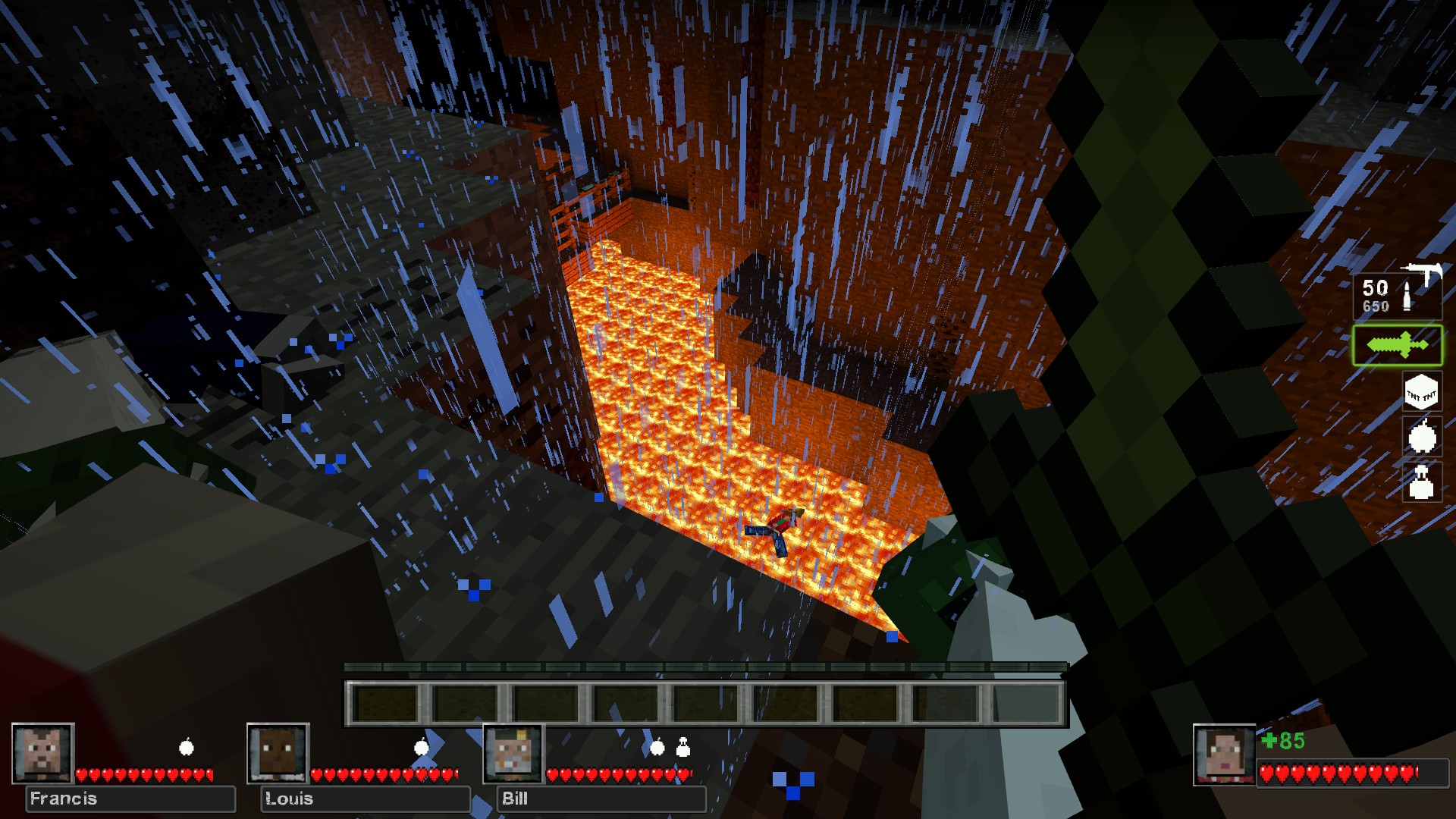Click Bill's teammate portrait

[x=514, y=753]
